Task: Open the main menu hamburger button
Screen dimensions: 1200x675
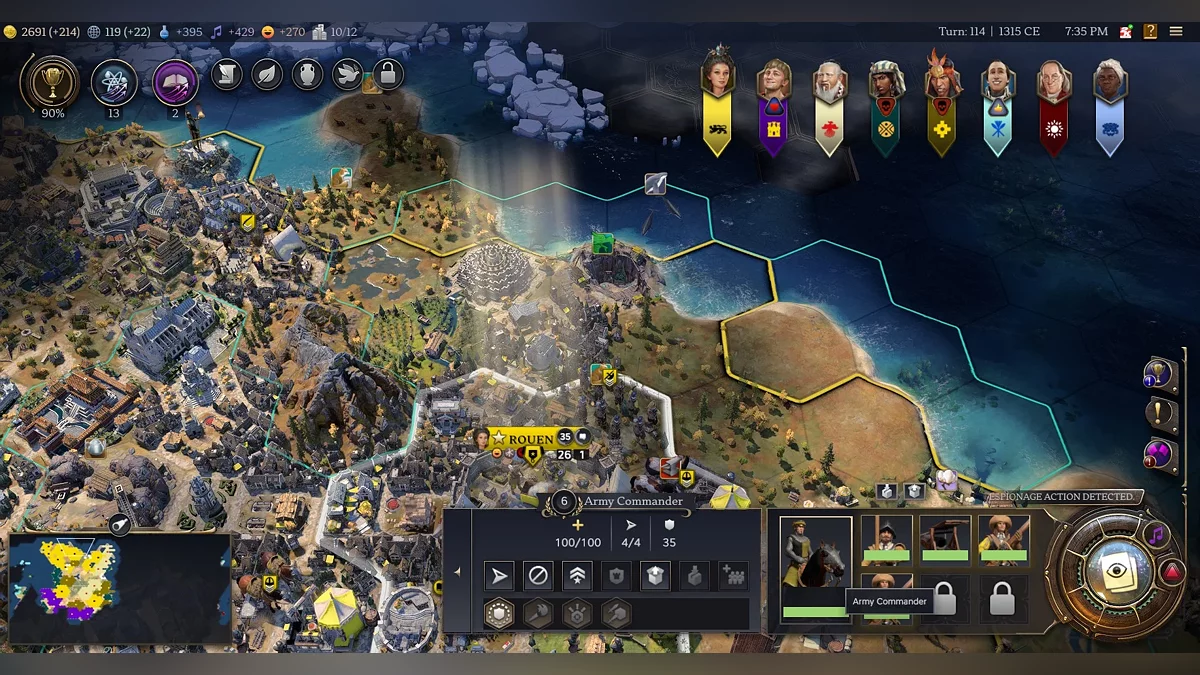Action: point(1176,32)
